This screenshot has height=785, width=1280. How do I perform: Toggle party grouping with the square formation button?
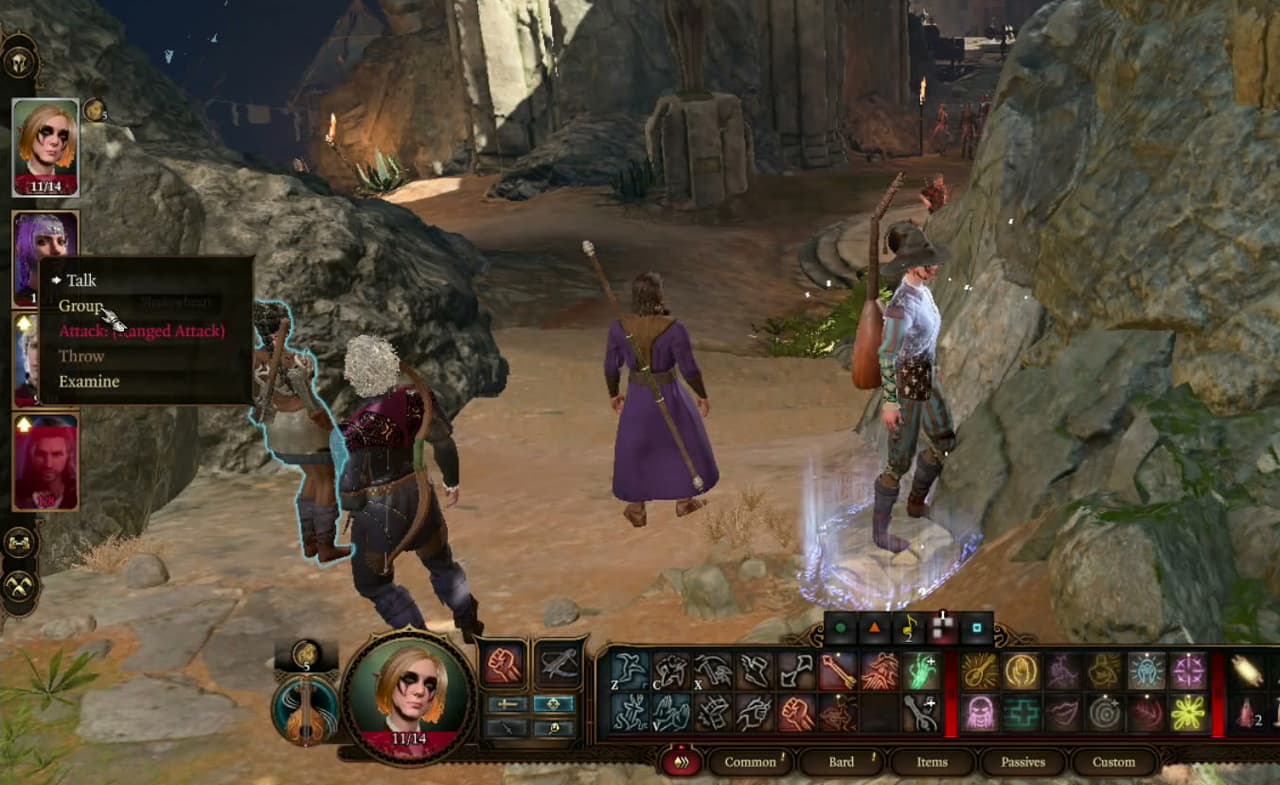tap(976, 629)
